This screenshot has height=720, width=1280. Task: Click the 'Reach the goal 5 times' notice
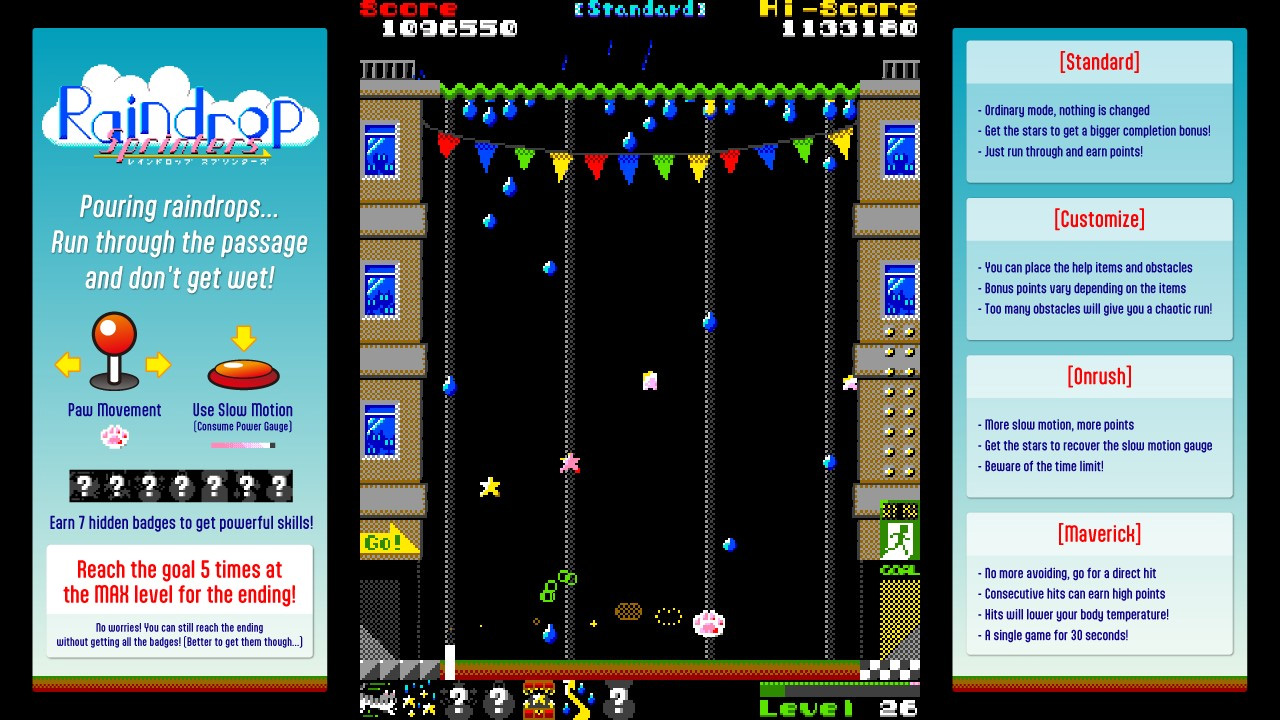[x=180, y=582]
